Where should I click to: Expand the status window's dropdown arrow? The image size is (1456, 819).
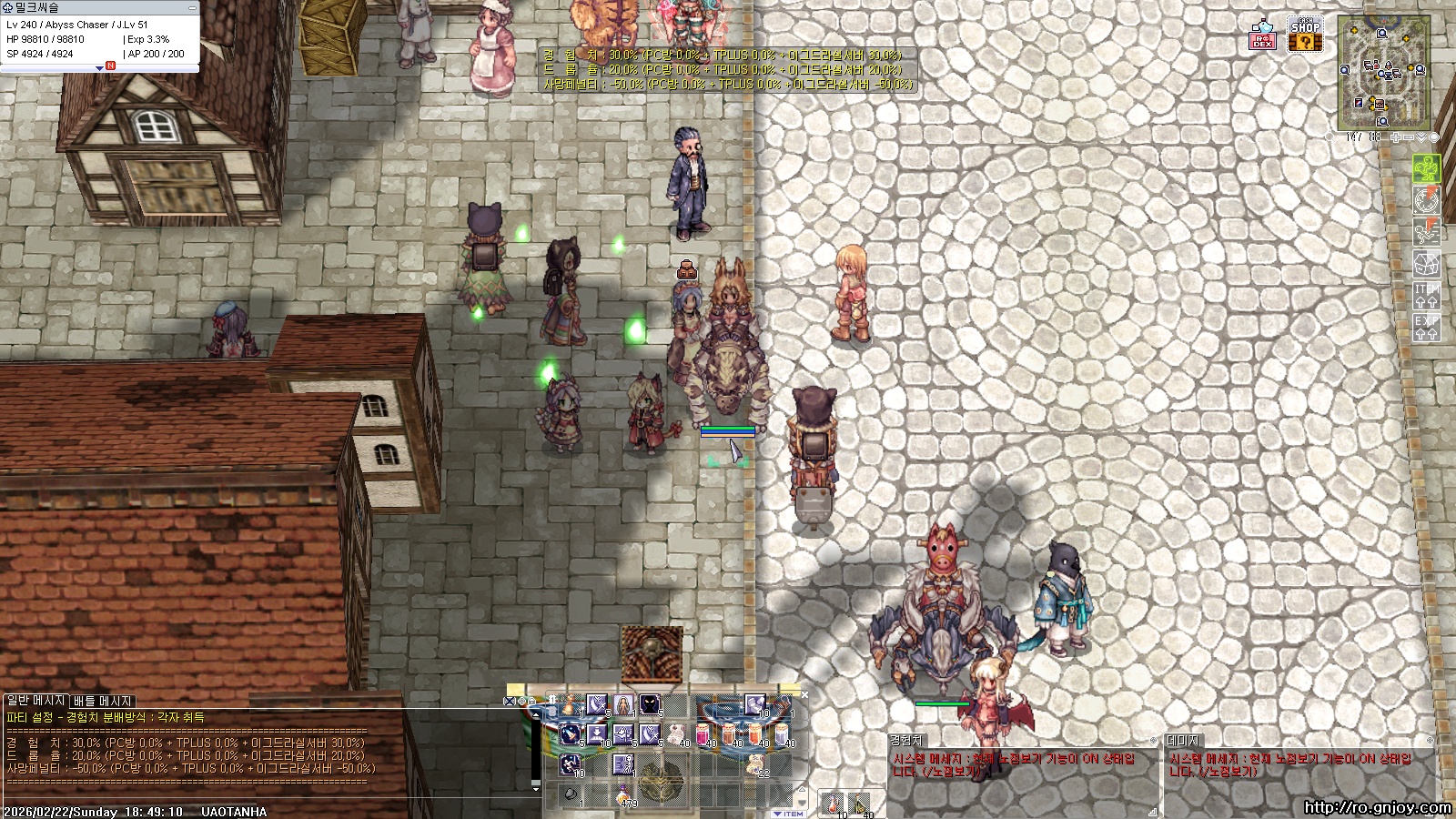99,67
